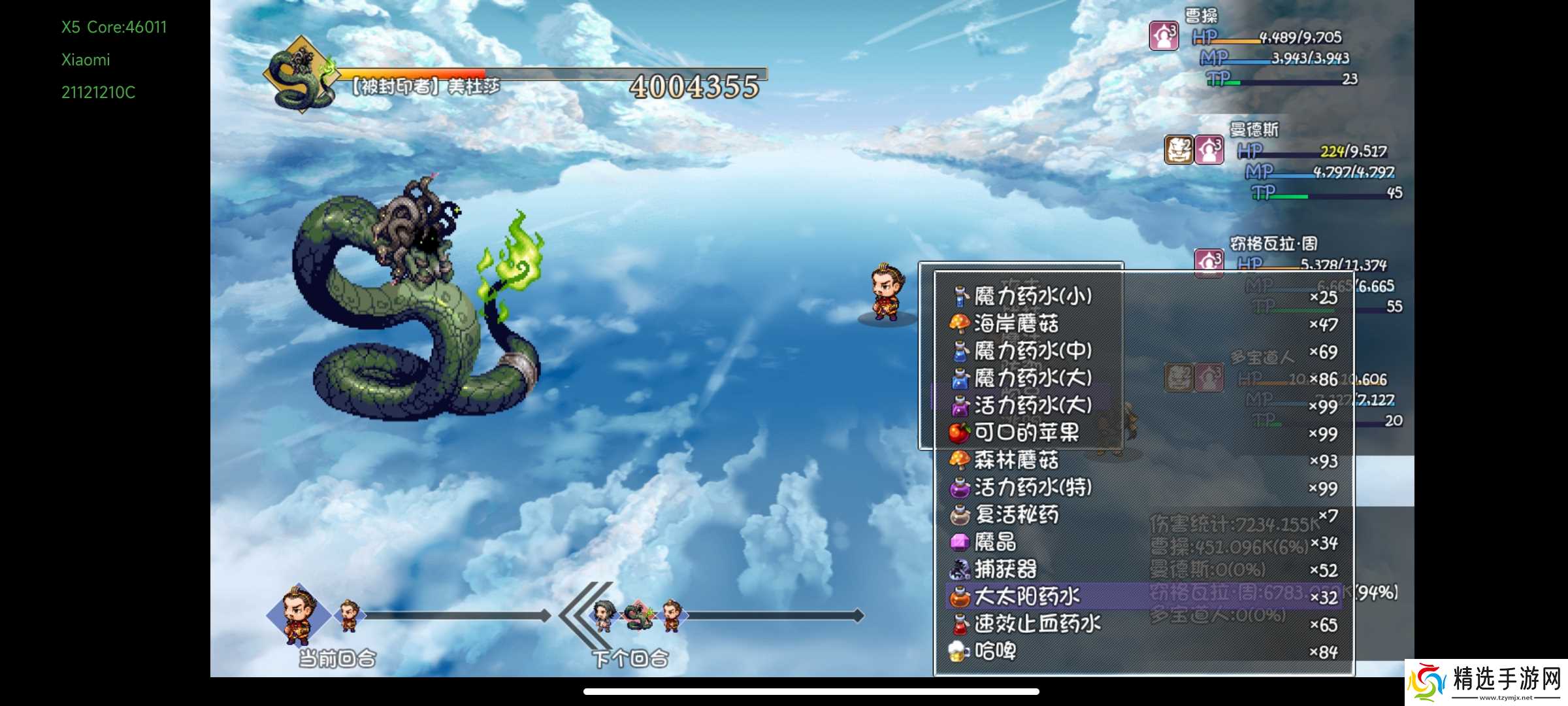Screen dimensions: 1568x706
Task: Use the 活力药水(大) item
Action: click(x=1032, y=406)
